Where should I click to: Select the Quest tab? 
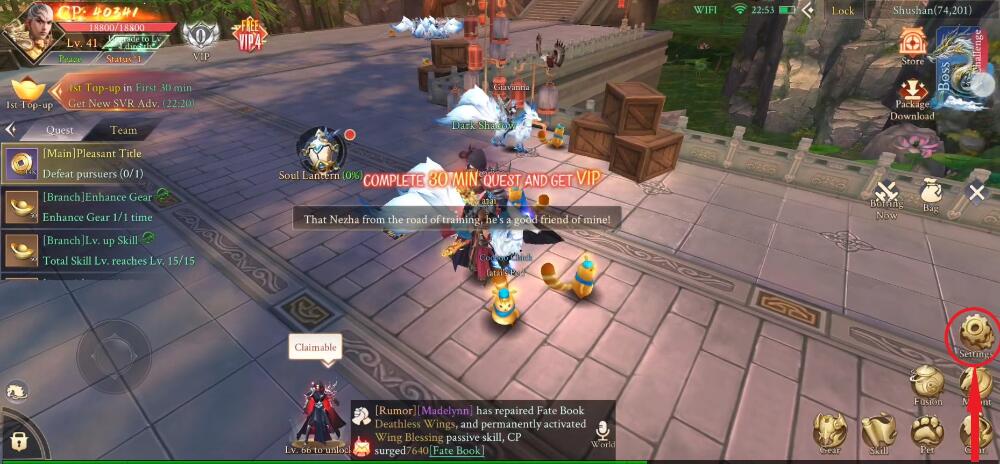coord(60,130)
